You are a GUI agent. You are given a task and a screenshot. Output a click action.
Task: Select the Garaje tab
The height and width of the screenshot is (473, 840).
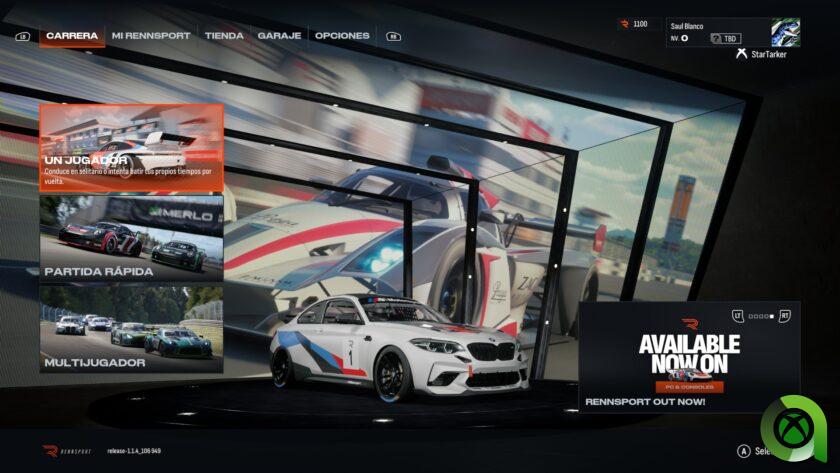tap(279, 36)
